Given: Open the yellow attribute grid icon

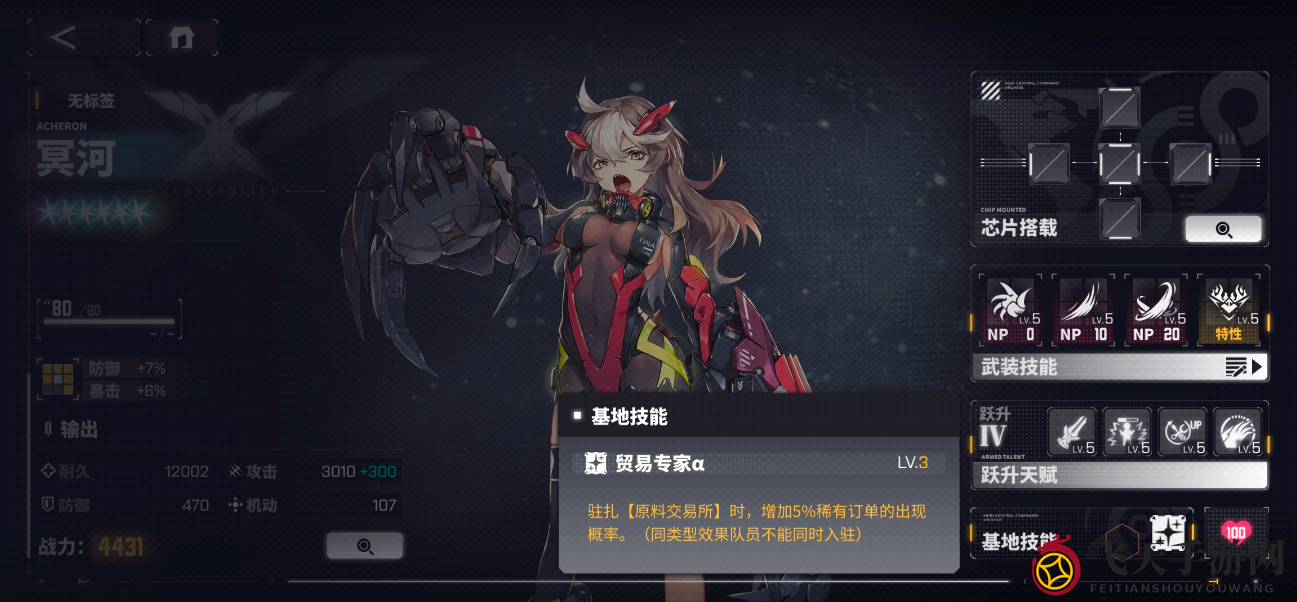Looking at the screenshot, I should coord(57,378).
